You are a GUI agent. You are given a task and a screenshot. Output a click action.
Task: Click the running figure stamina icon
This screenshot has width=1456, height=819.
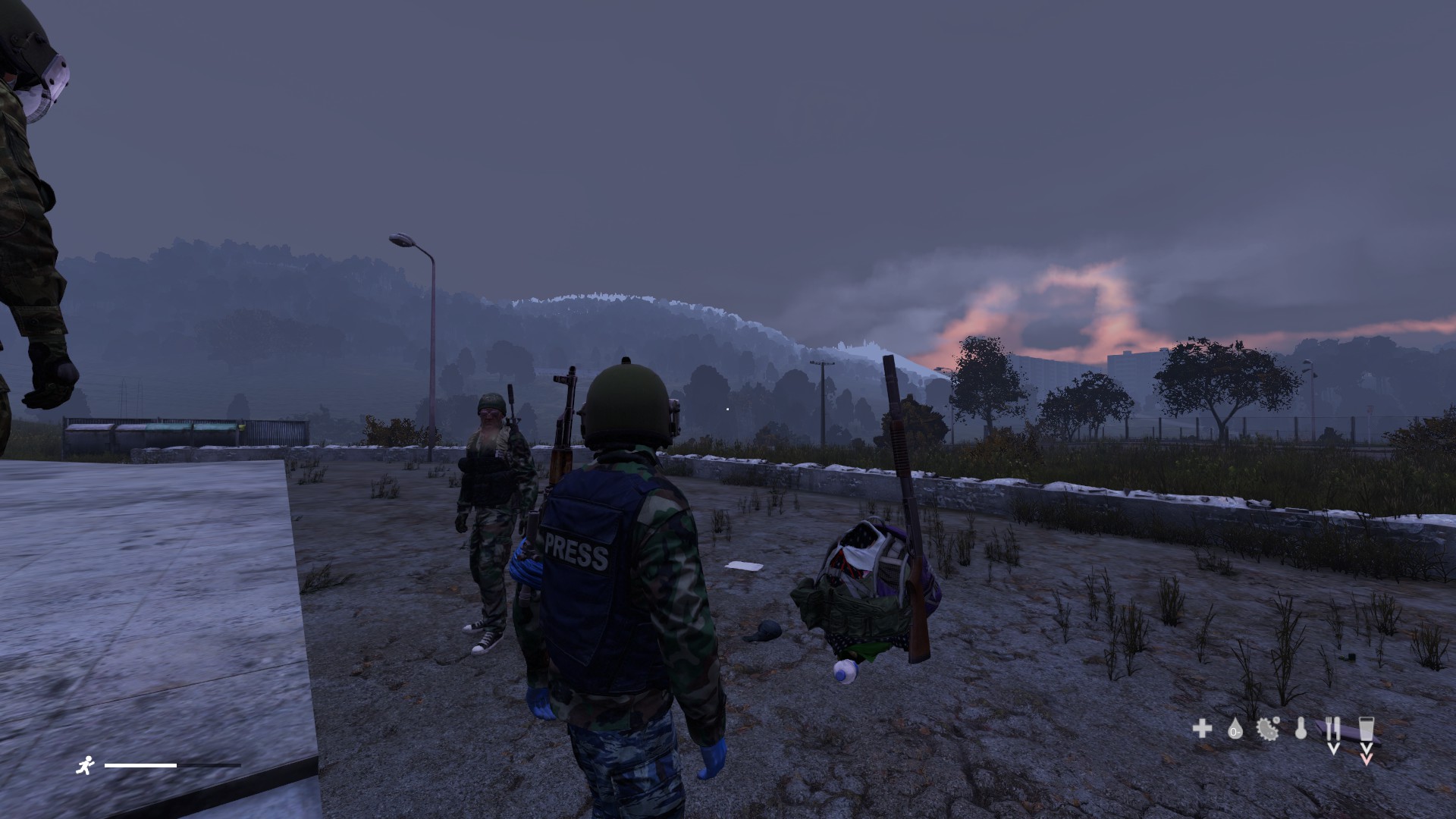click(x=87, y=765)
